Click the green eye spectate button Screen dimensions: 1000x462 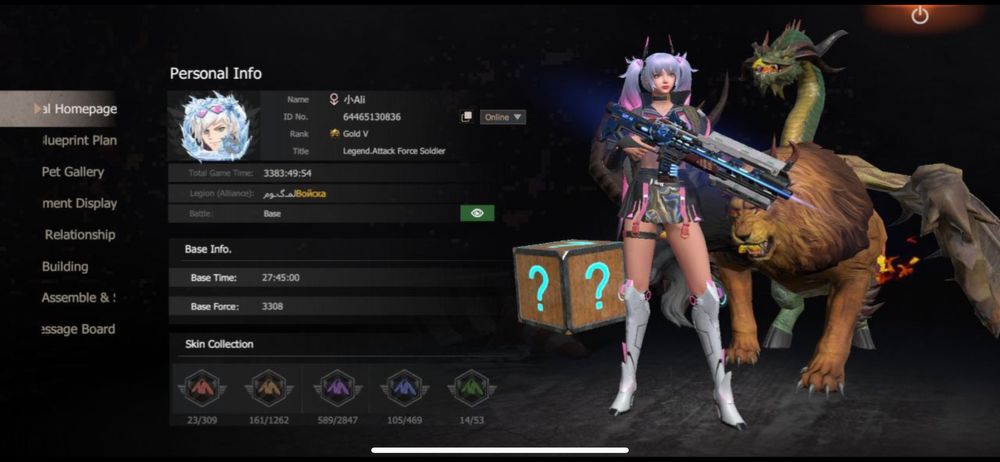click(477, 213)
